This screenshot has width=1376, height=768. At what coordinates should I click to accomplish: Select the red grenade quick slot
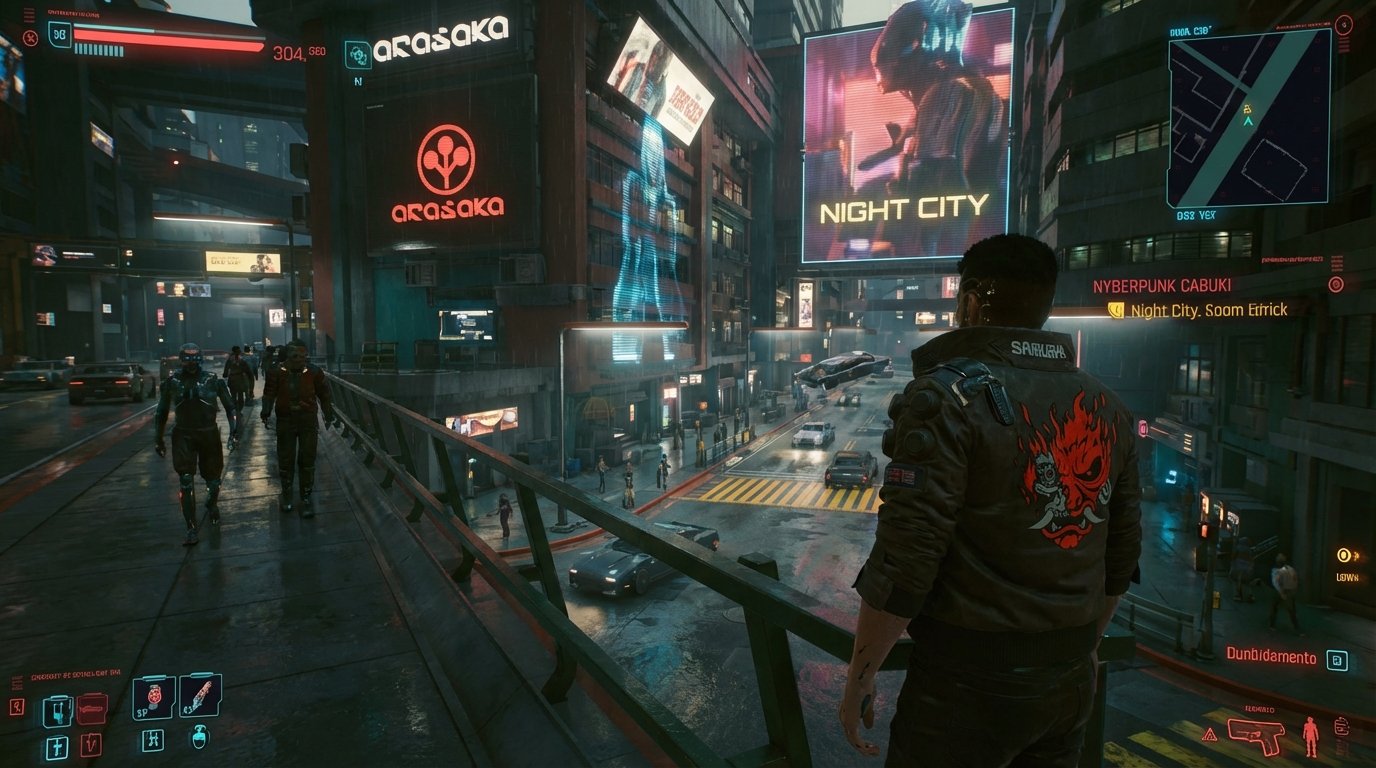(154, 697)
